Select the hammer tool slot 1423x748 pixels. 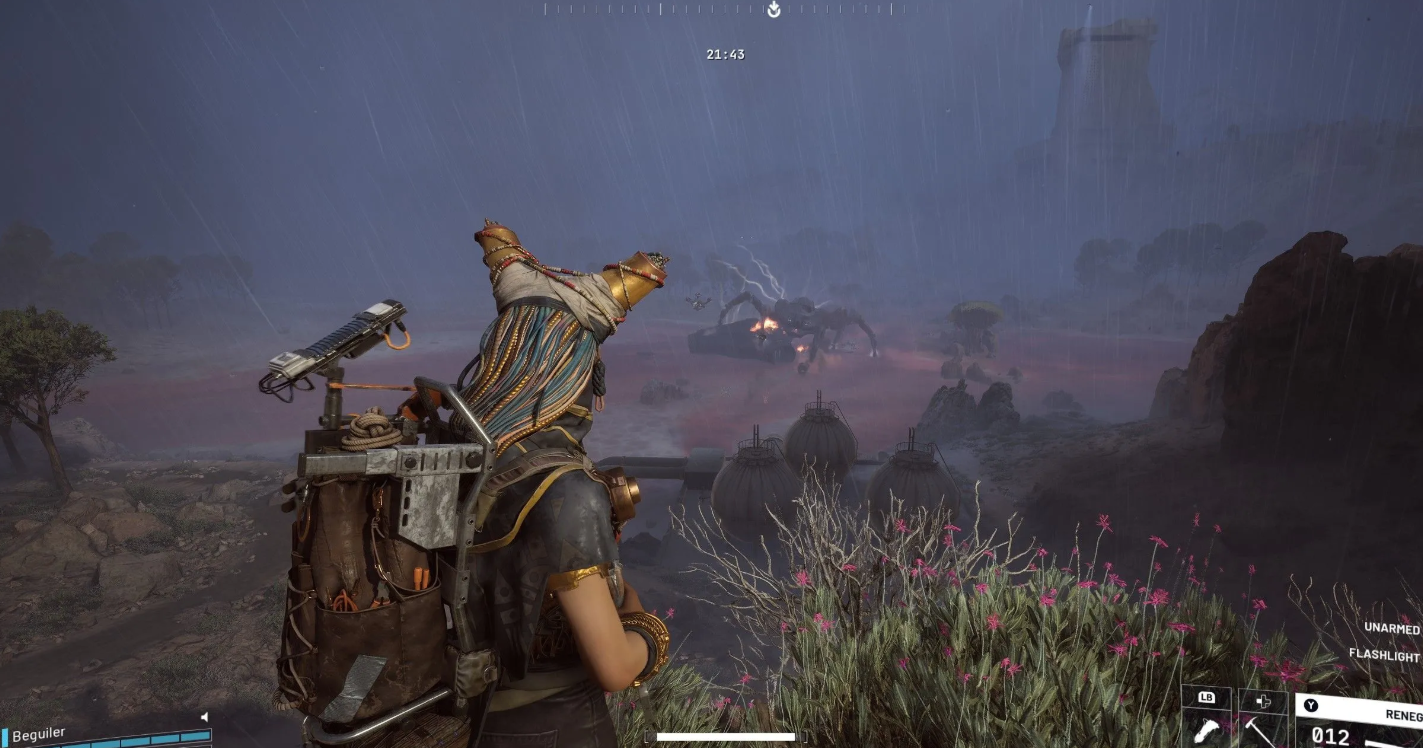point(1261,728)
